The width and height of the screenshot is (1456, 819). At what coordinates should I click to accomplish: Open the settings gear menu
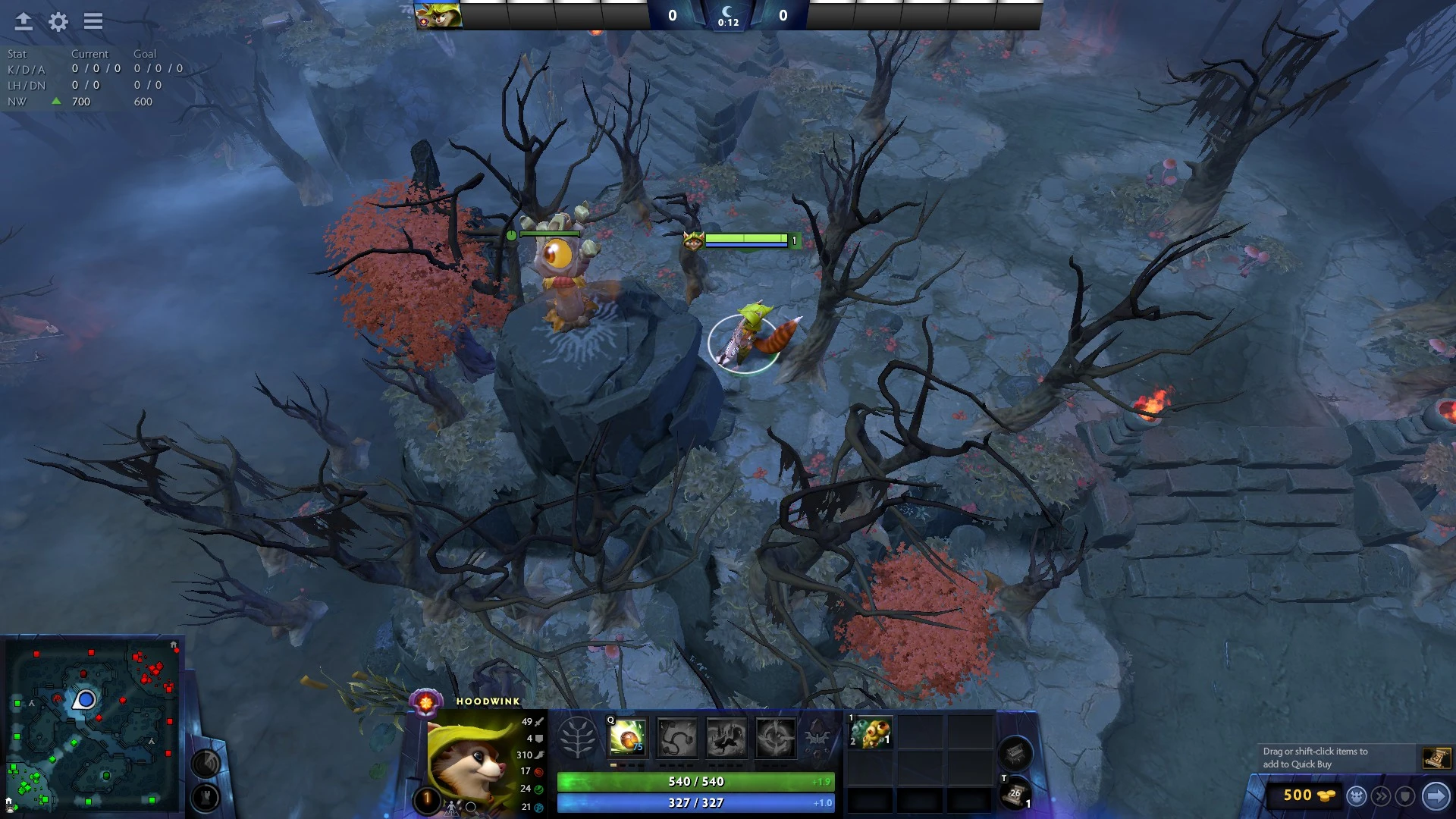point(58,21)
